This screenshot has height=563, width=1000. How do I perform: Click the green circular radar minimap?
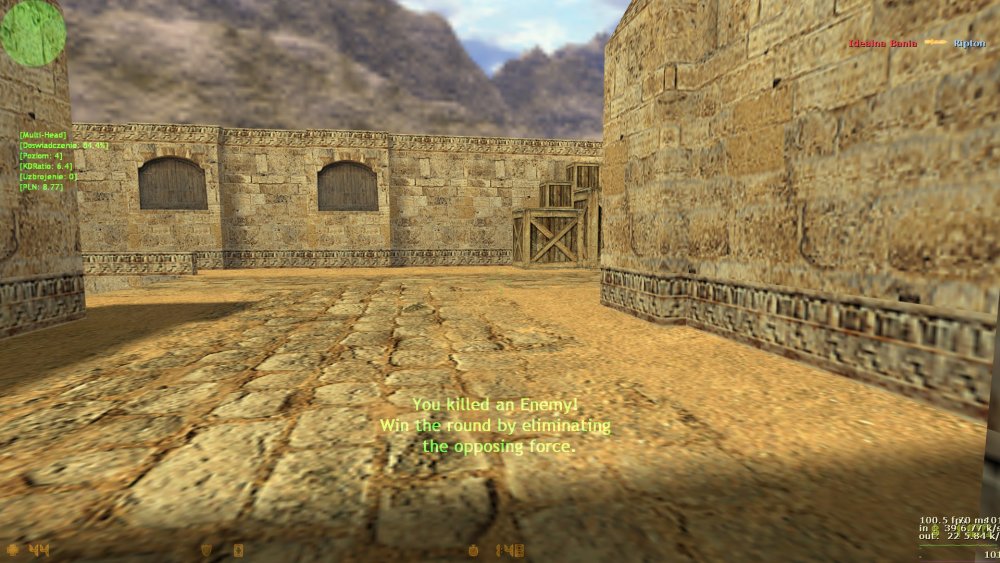click(32, 32)
